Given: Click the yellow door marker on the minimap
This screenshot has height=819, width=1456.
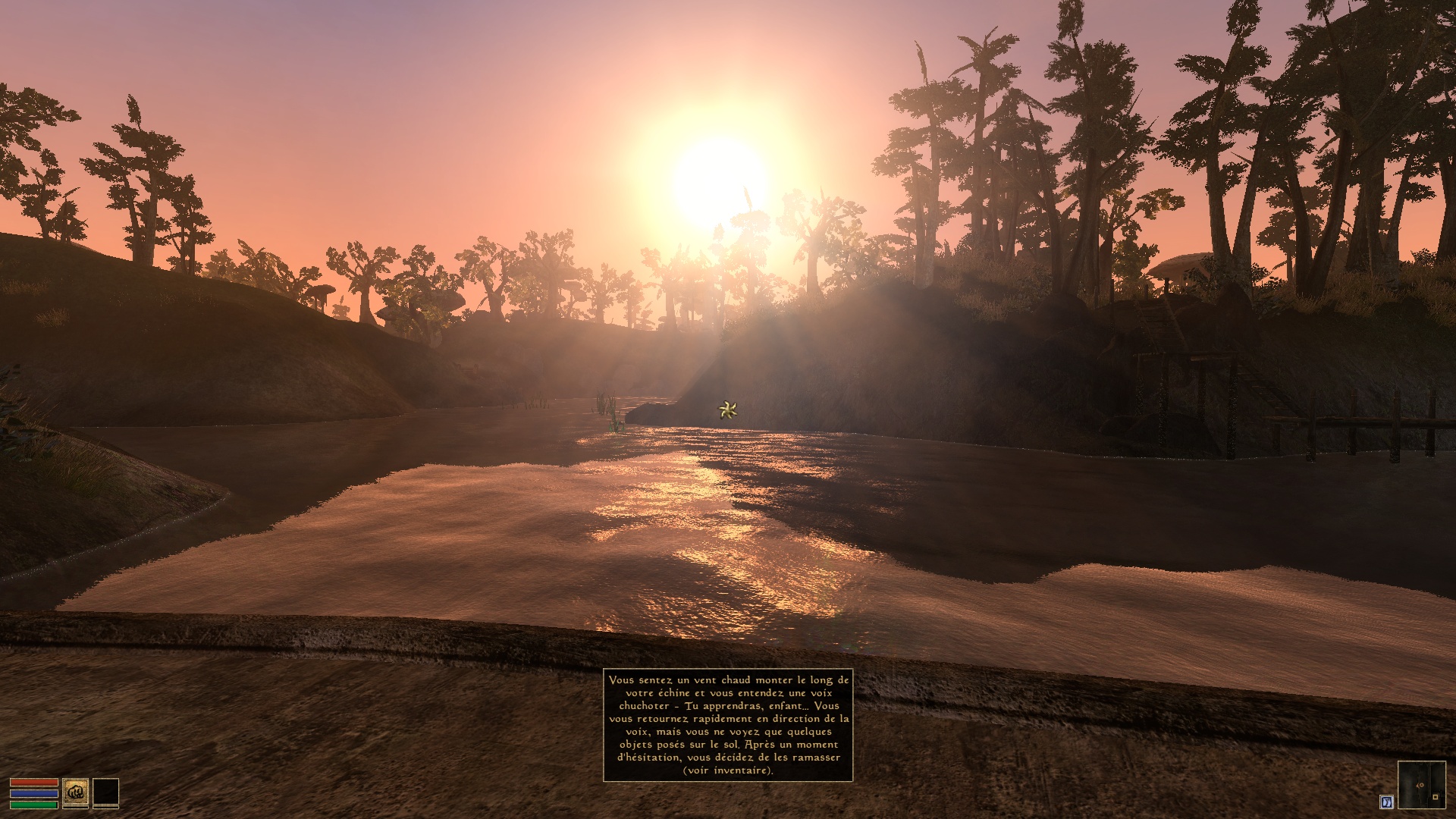Looking at the screenshot, I should (1436, 797).
